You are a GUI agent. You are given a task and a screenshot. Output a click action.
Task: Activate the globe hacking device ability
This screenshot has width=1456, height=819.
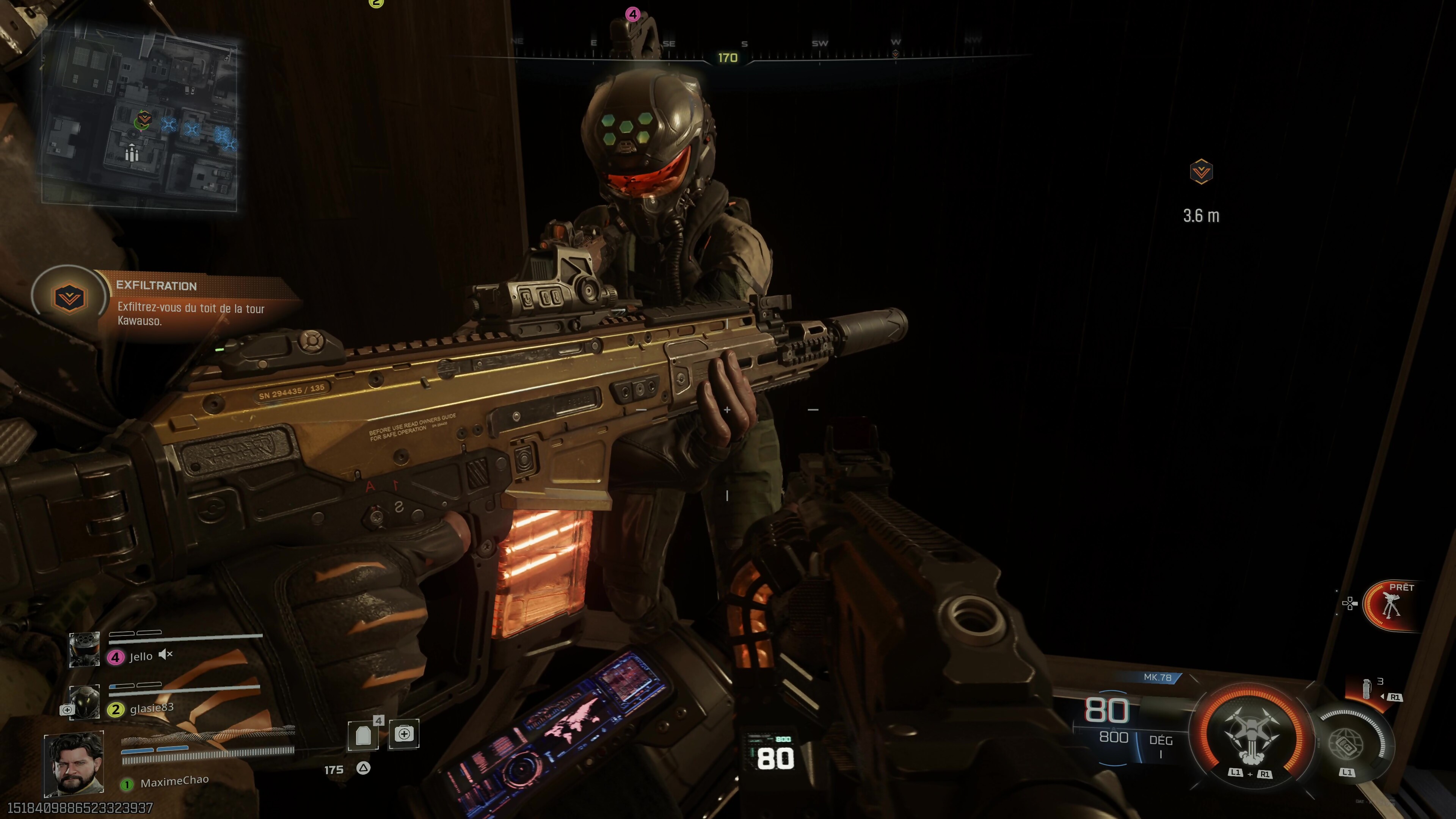pyautogui.click(x=1348, y=743)
